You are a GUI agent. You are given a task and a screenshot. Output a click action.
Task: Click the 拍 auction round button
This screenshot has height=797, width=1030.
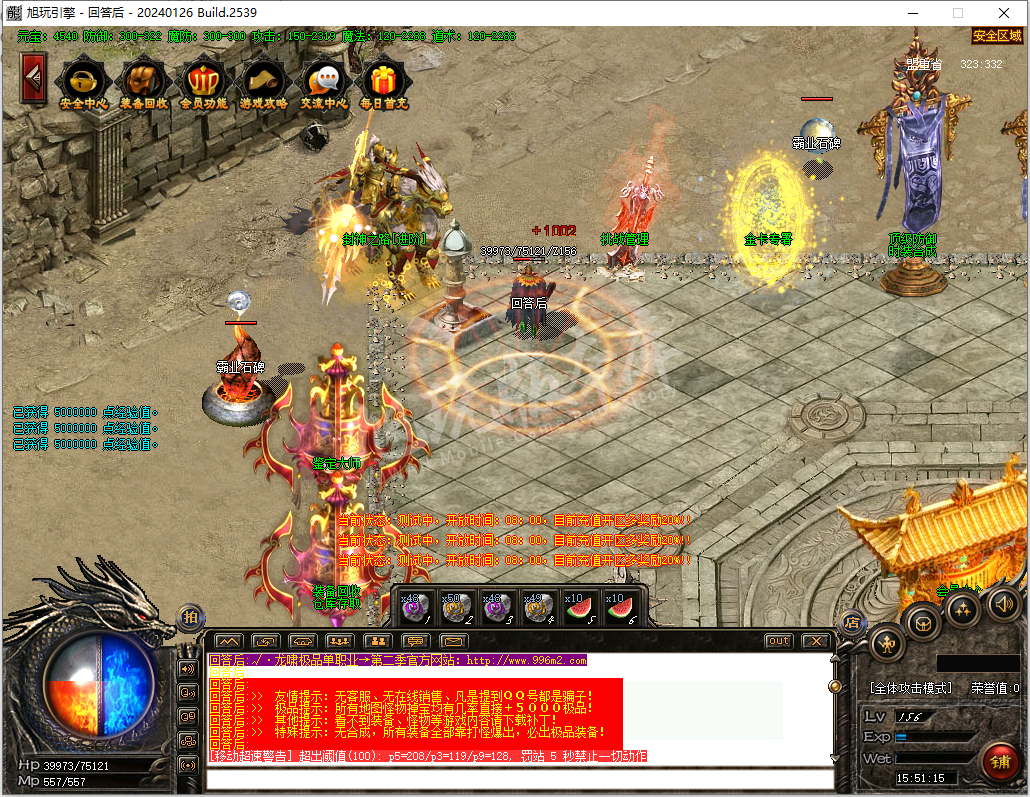pos(190,618)
